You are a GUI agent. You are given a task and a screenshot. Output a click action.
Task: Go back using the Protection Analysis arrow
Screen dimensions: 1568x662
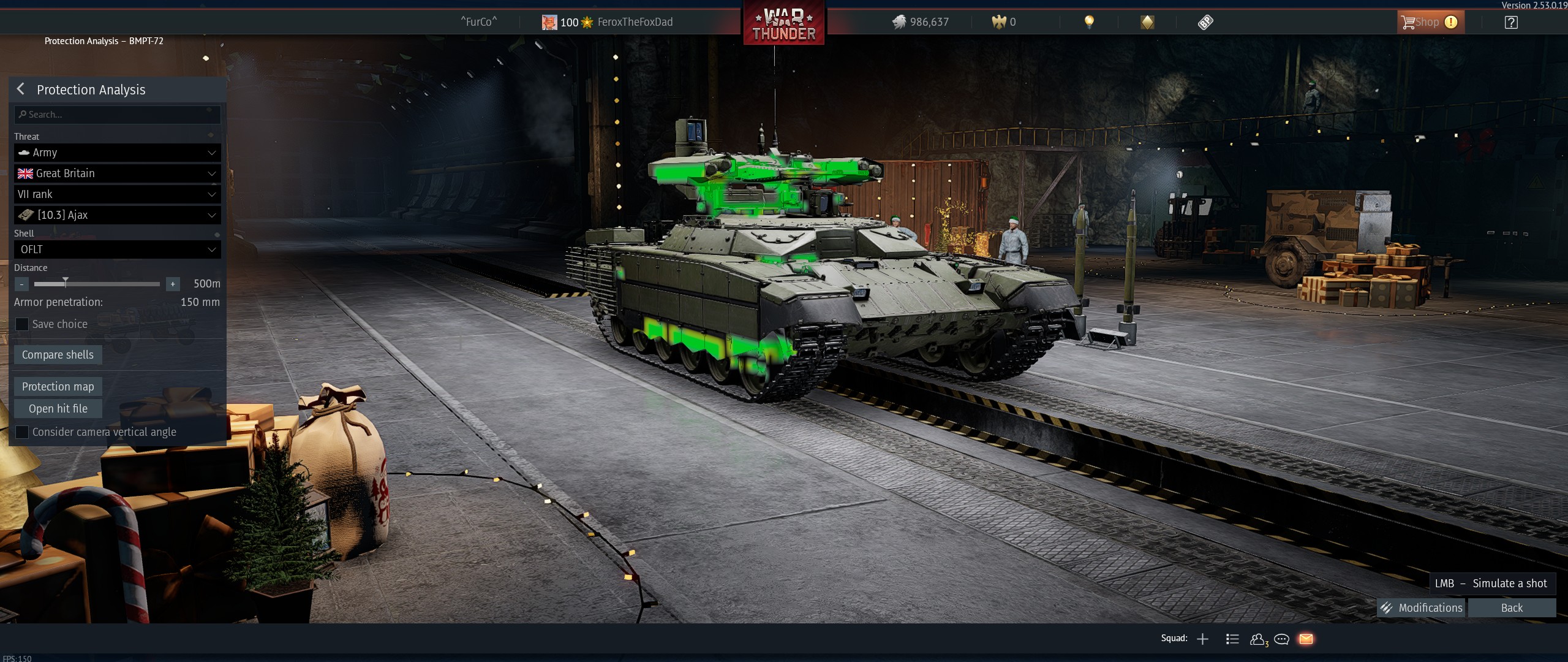21,89
